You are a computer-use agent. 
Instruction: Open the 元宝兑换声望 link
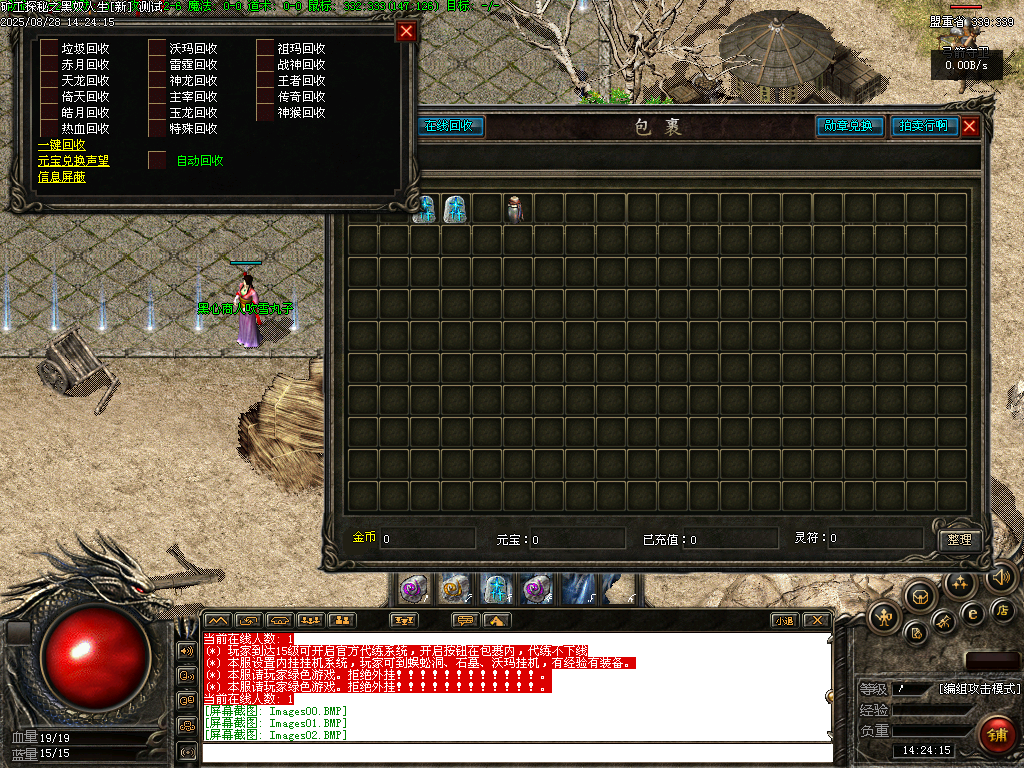73,161
